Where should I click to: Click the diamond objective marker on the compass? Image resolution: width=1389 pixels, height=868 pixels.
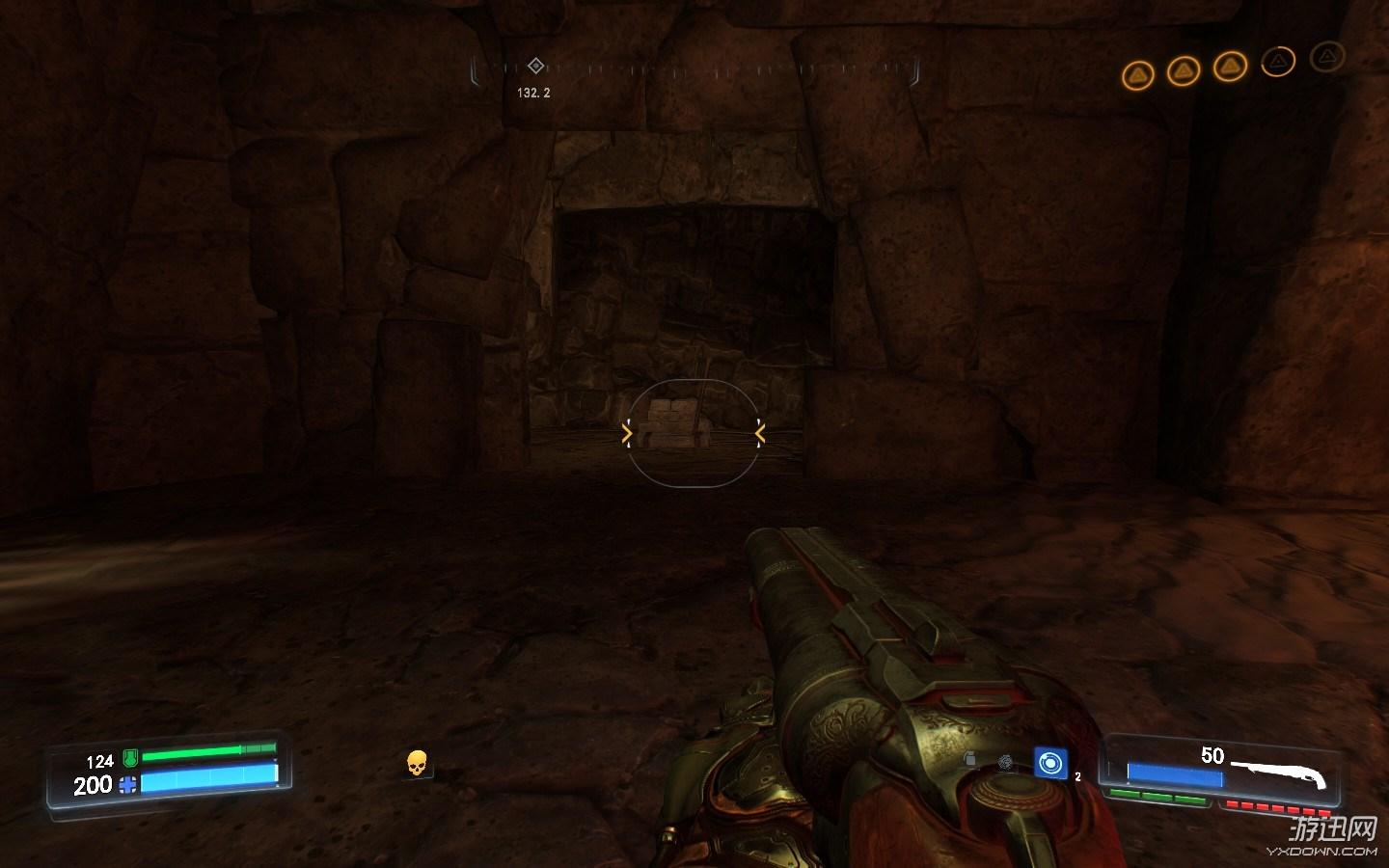[x=536, y=66]
